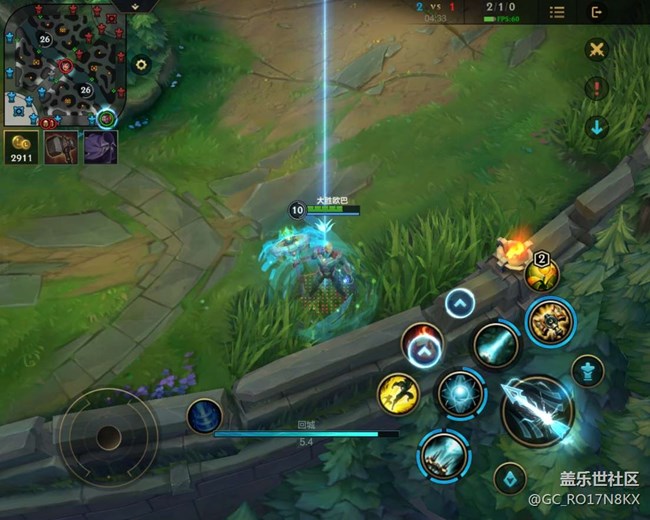Tap the exit door icon
Screen dimensions: 650x520
pos(597,13)
